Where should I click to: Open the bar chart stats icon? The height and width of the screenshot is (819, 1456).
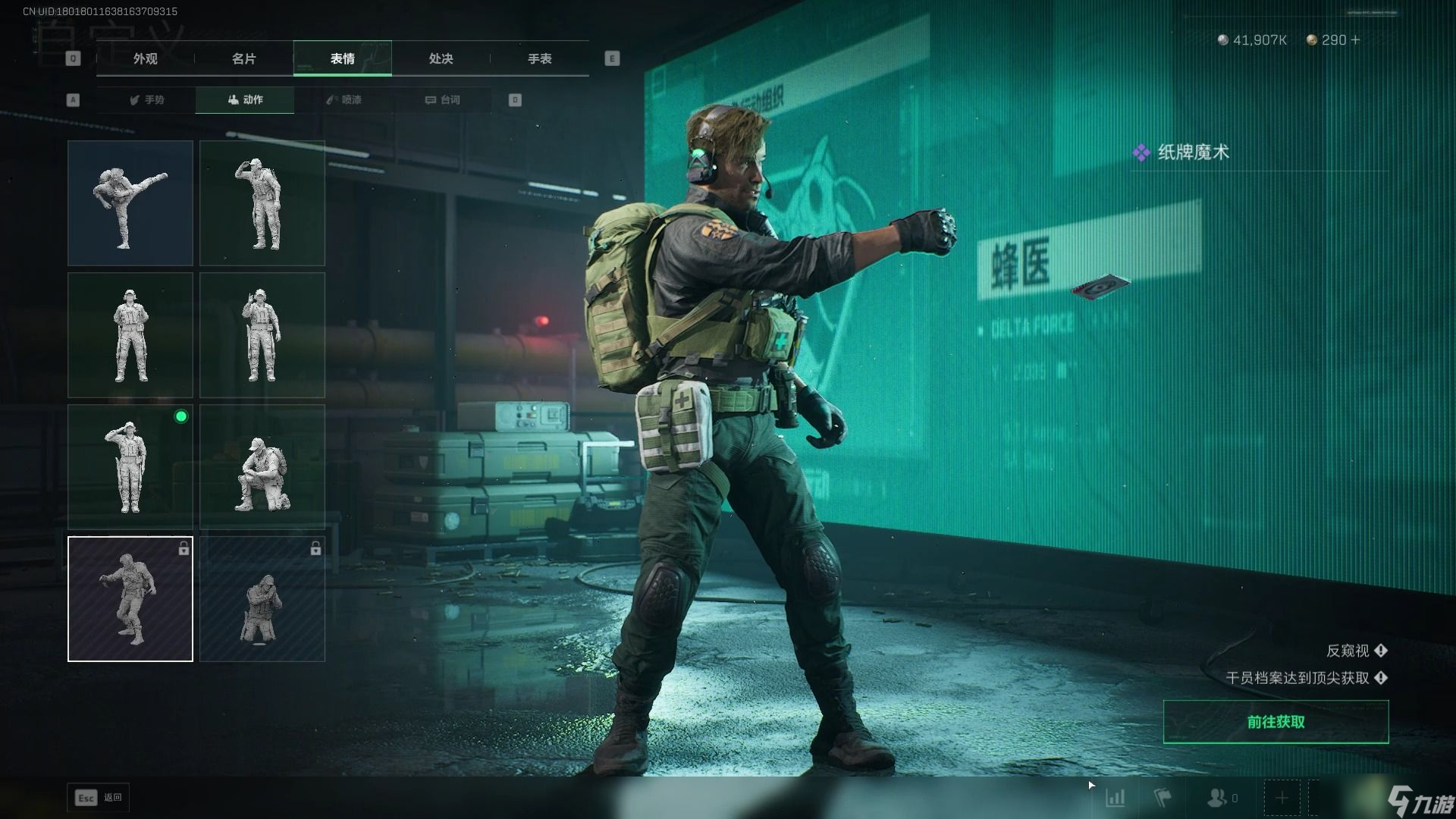[x=1115, y=798]
